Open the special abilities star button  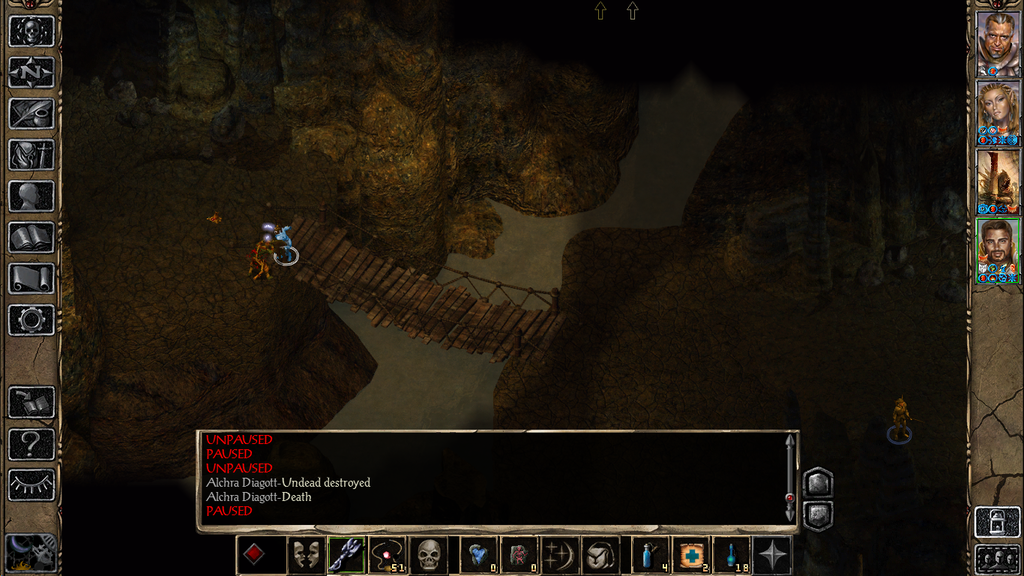[773, 555]
